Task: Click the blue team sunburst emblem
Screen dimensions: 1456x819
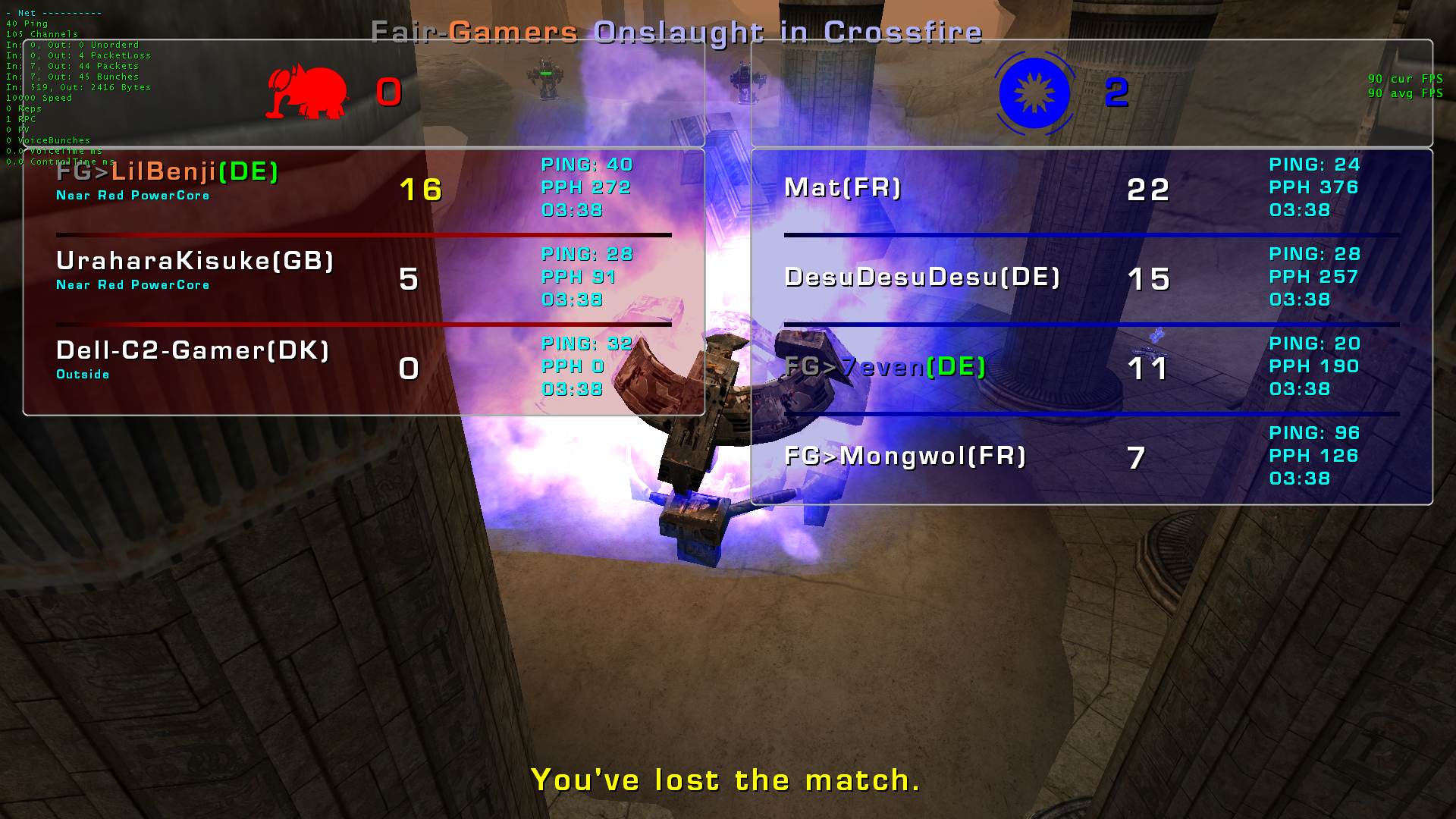Action: pos(1034,93)
